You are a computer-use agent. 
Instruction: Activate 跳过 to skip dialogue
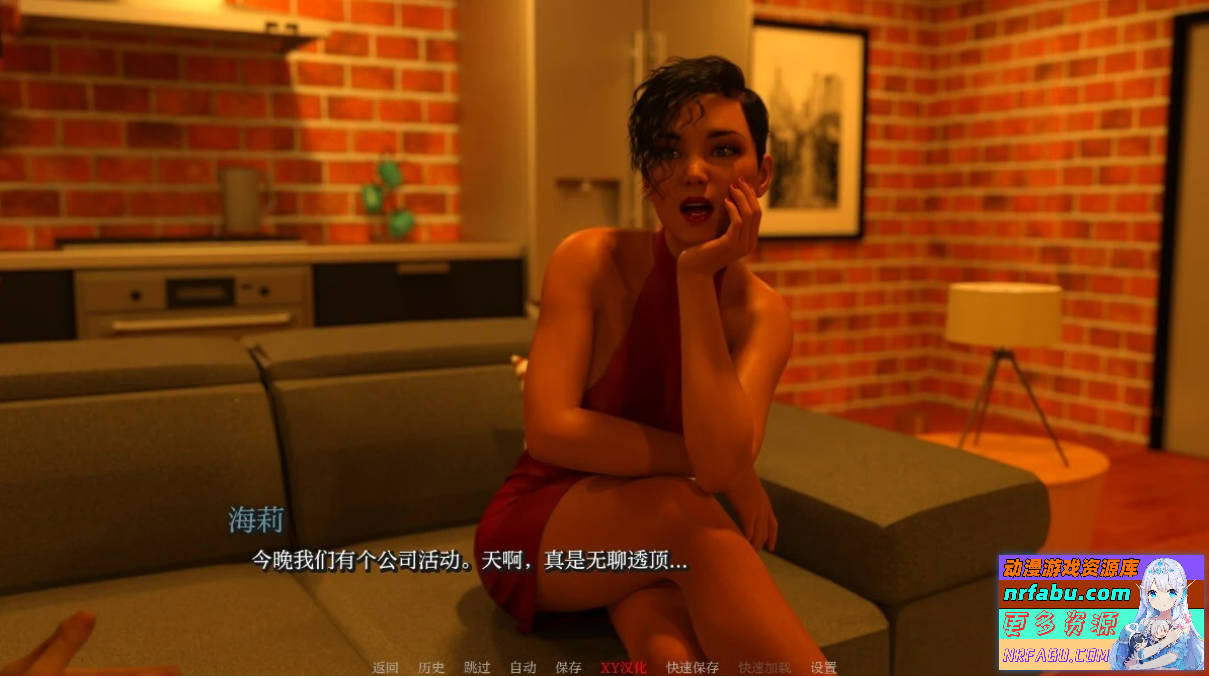click(477, 667)
